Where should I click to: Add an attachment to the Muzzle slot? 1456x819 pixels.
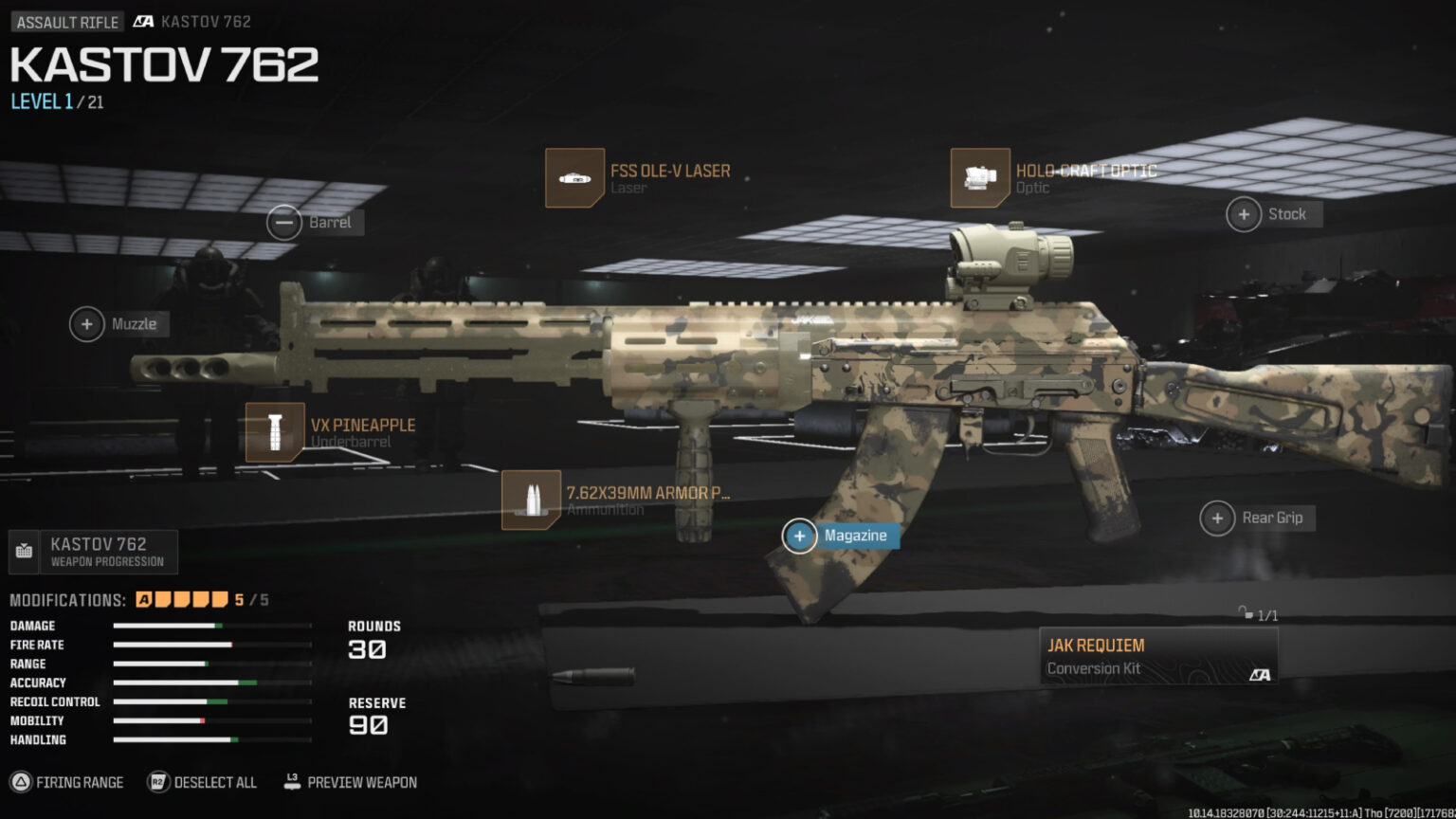pos(86,323)
